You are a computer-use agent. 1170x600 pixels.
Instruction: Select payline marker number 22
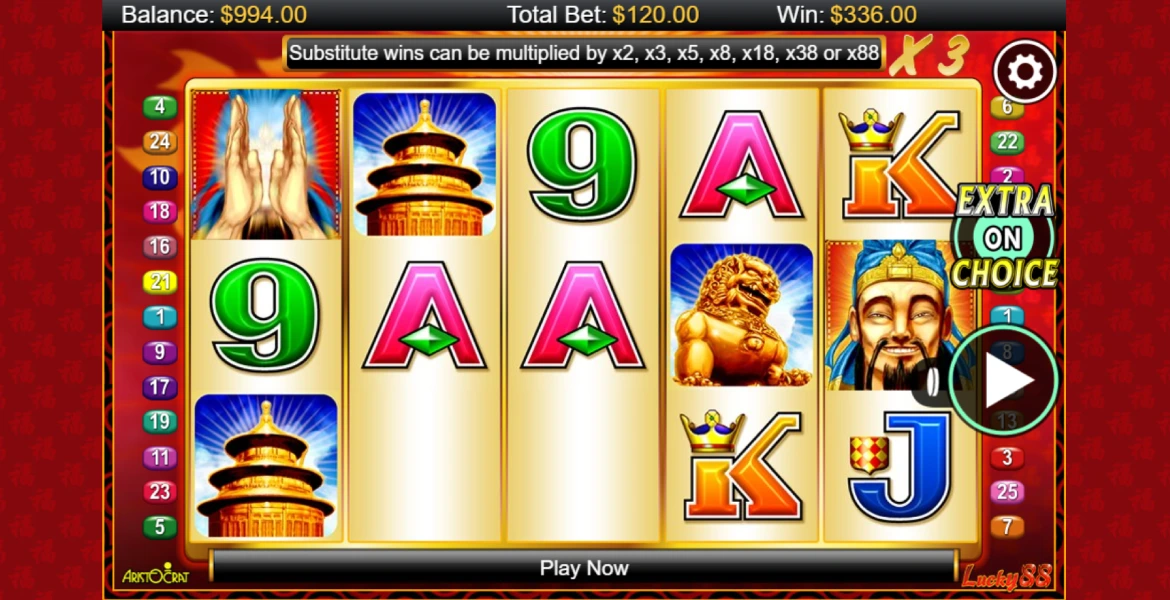point(1007,142)
